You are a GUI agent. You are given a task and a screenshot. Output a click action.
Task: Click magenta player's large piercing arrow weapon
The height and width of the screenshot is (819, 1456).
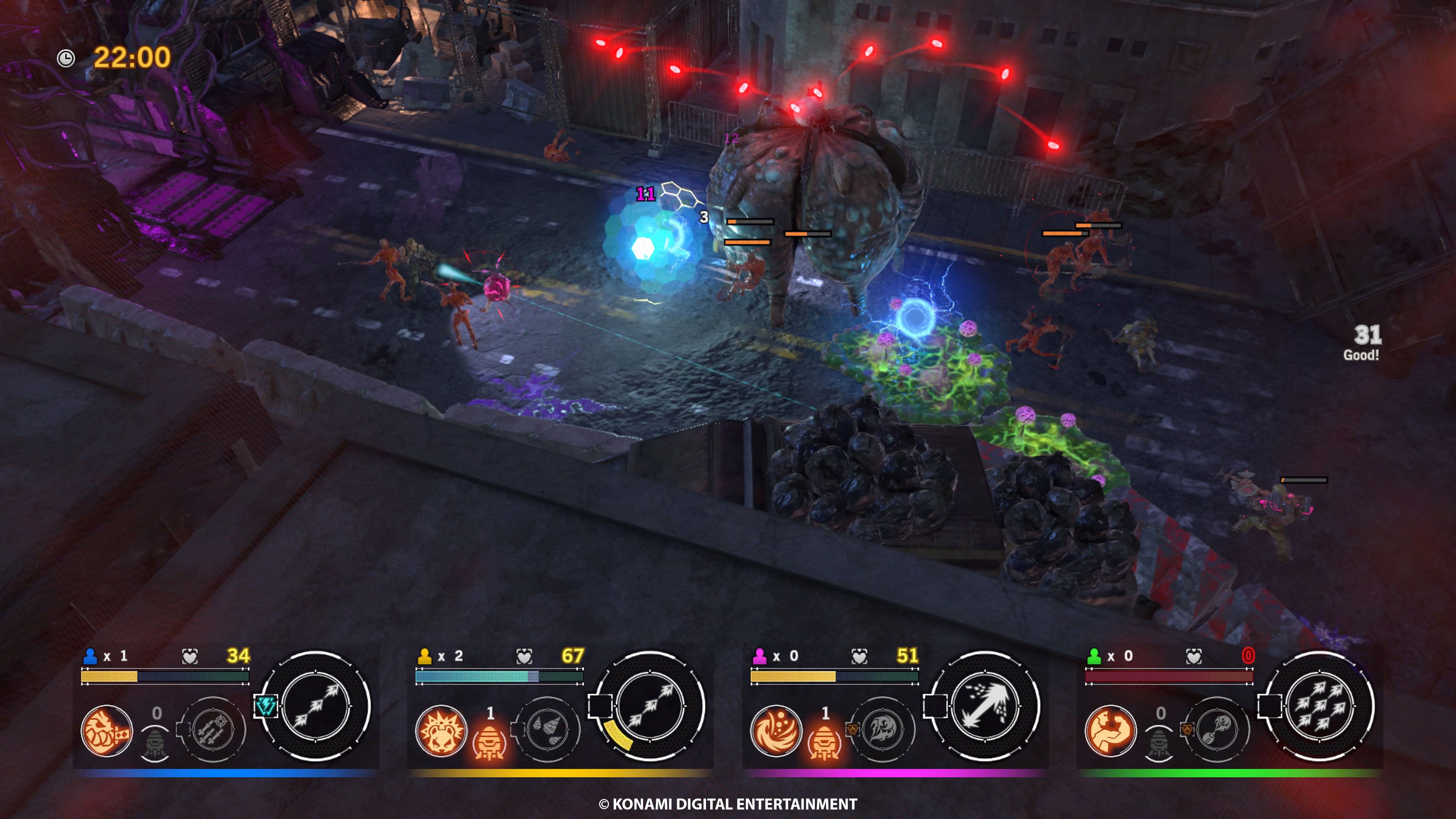[985, 705]
